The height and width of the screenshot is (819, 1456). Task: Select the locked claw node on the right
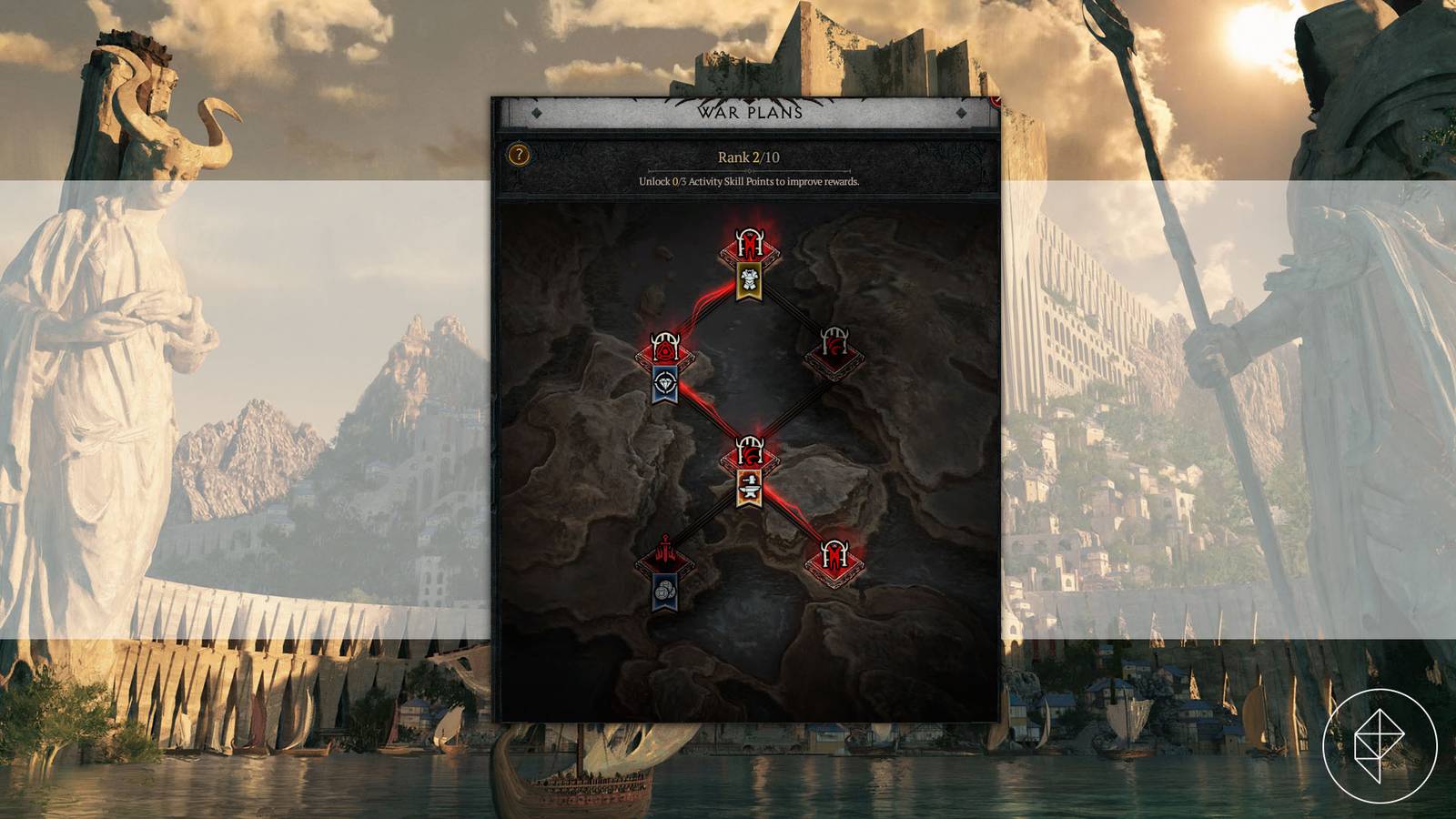point(833,350)
